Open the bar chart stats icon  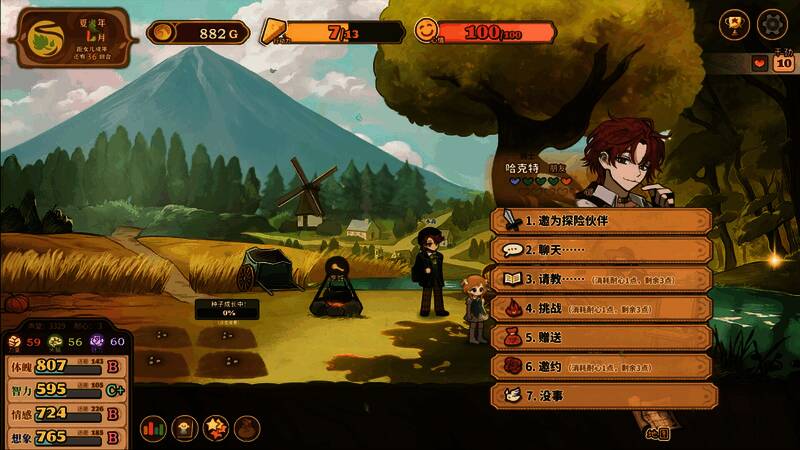(152, 428)
